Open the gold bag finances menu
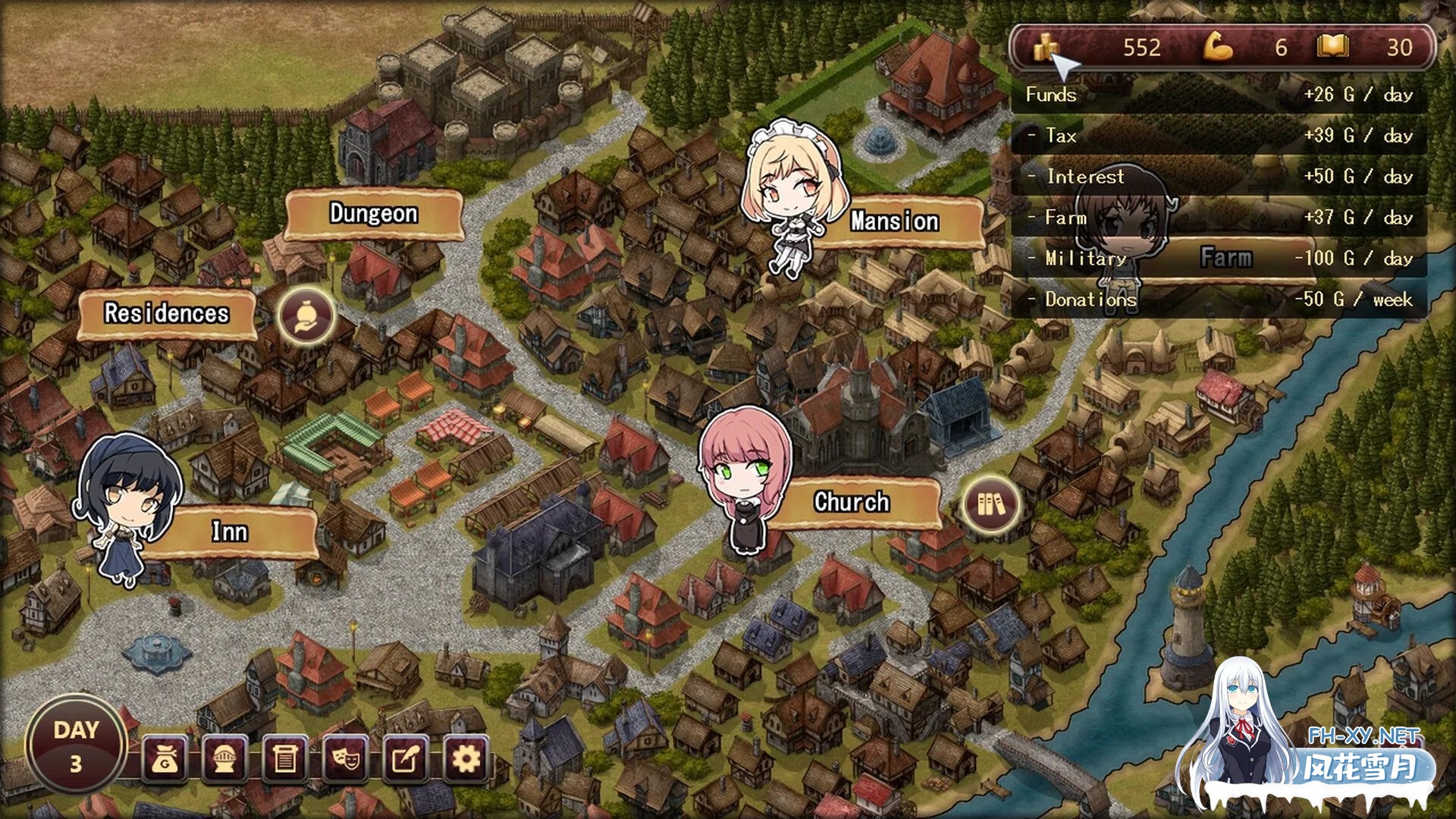Image resolution: width=1456 pixels, height=819 pixels. [165, 758]
